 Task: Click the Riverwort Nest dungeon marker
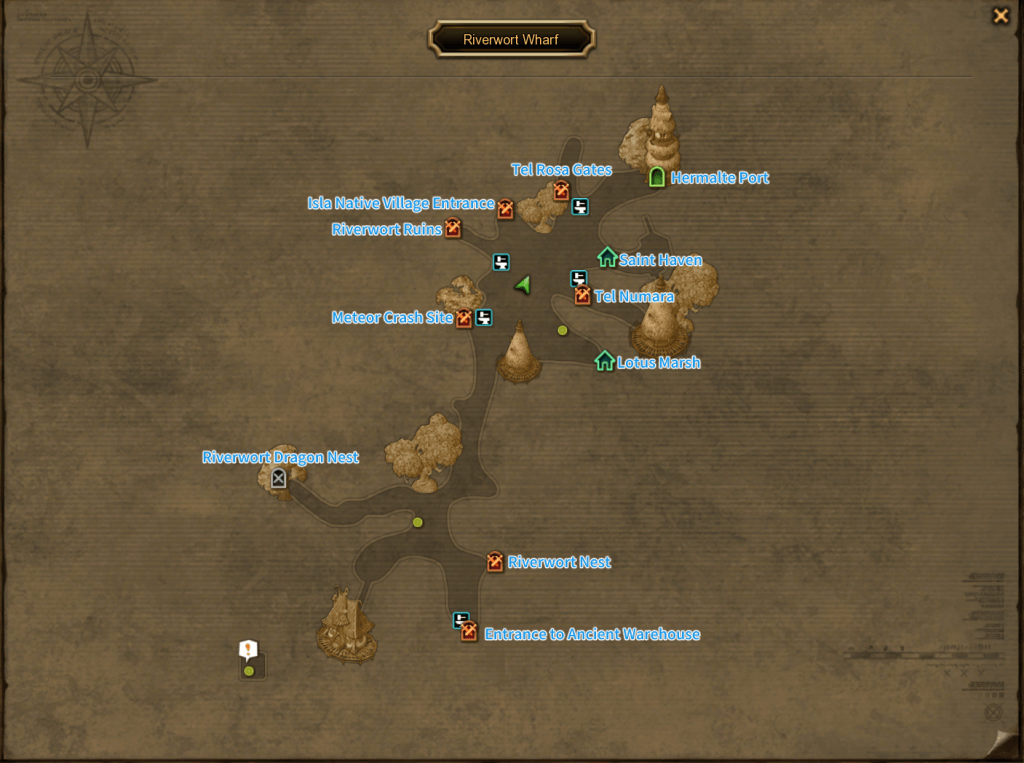495,562
